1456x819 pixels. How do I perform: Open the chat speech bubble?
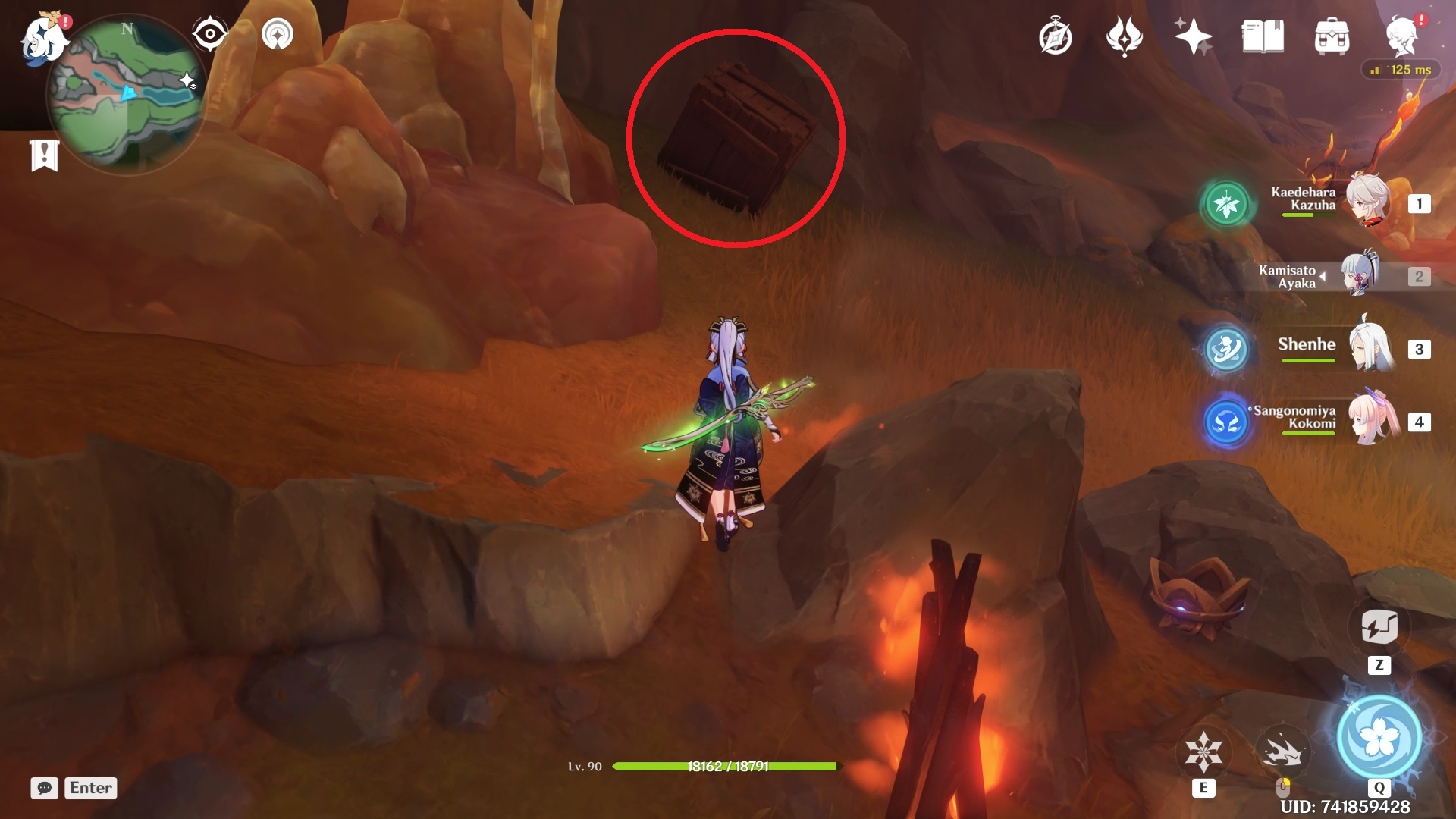click(x=45, y=788)
